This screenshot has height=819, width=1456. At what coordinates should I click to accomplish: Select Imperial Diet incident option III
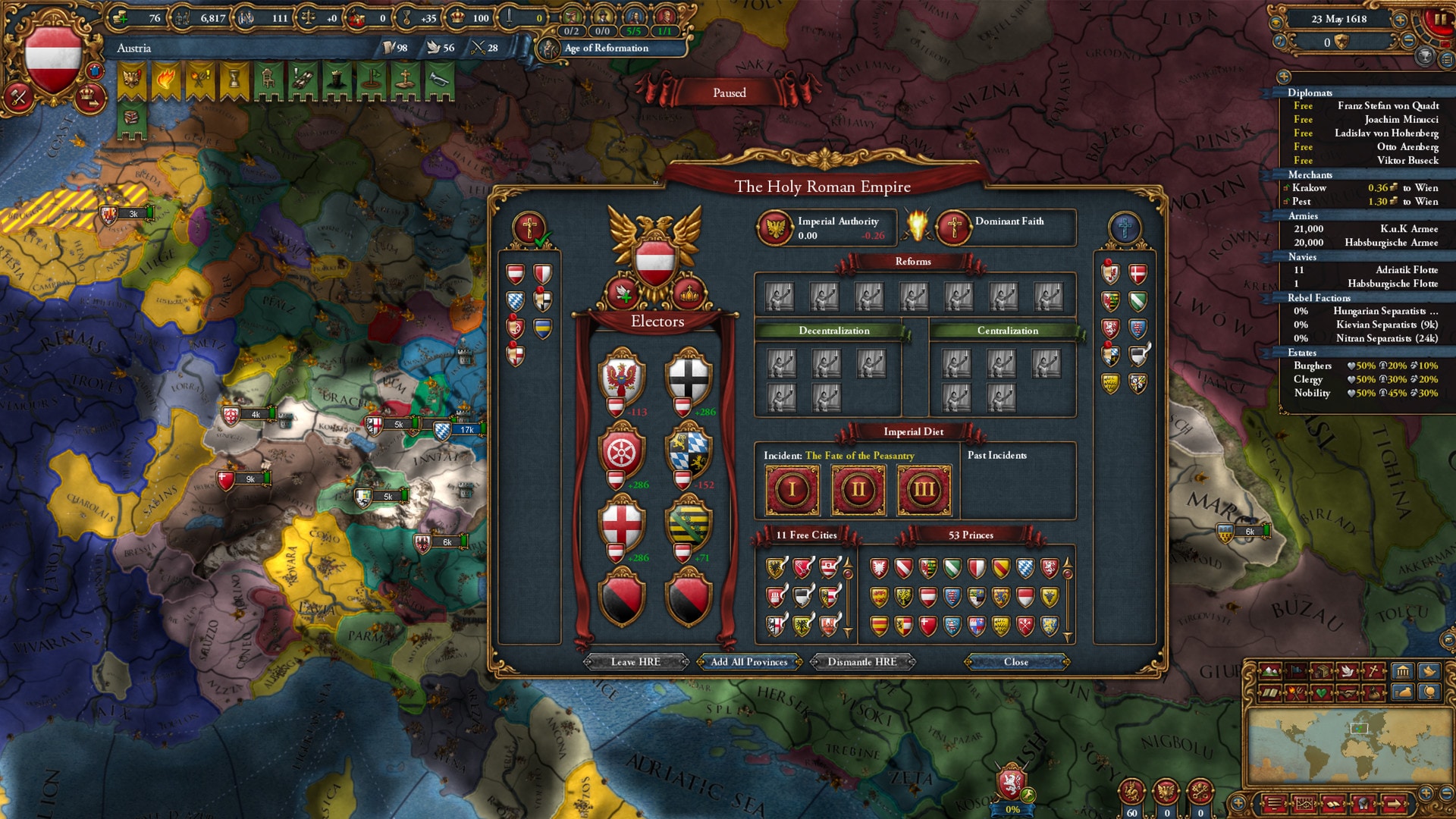(x=924, y=490)
